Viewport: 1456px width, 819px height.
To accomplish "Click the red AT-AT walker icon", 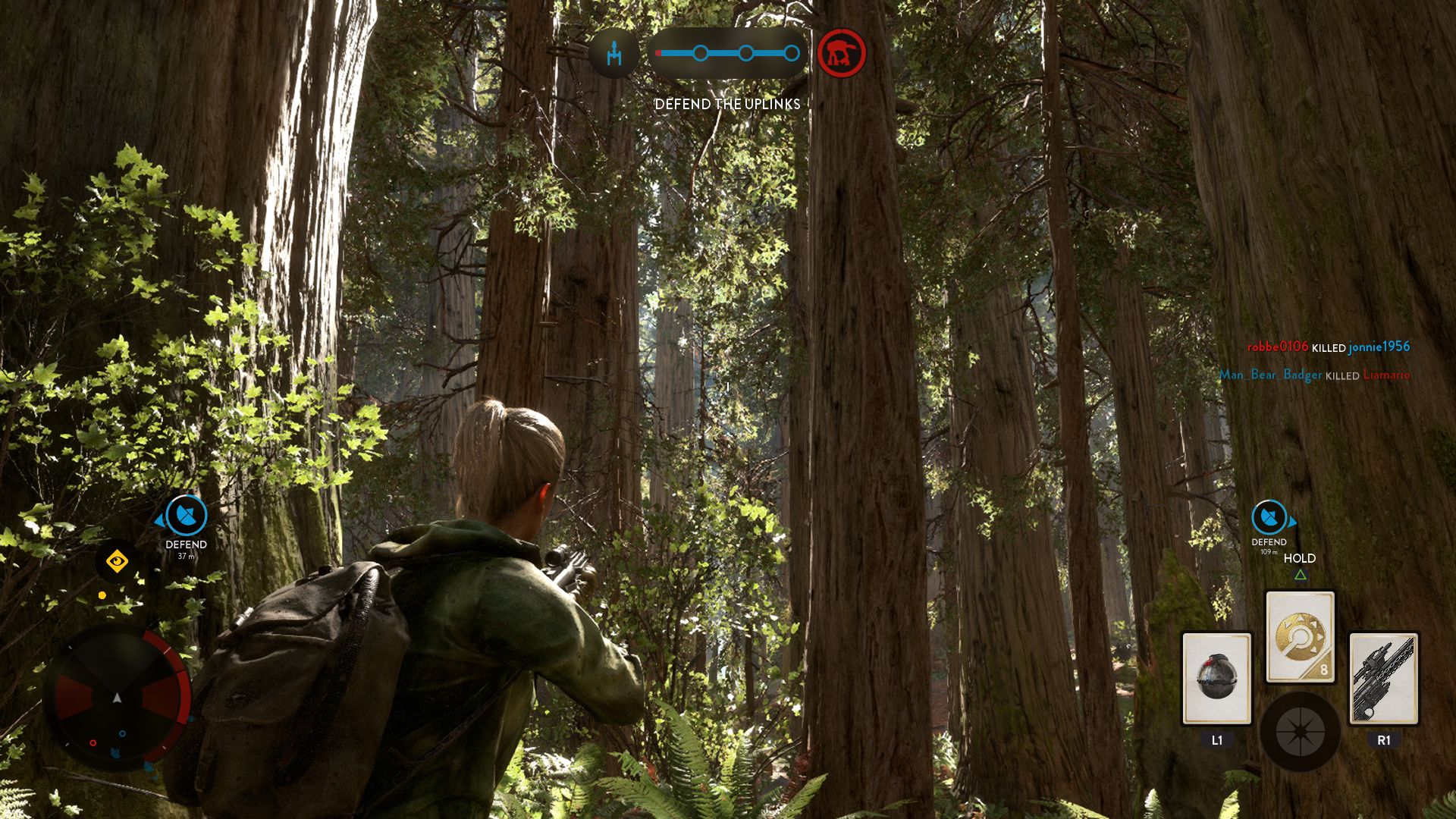I will tap(842, 53).
